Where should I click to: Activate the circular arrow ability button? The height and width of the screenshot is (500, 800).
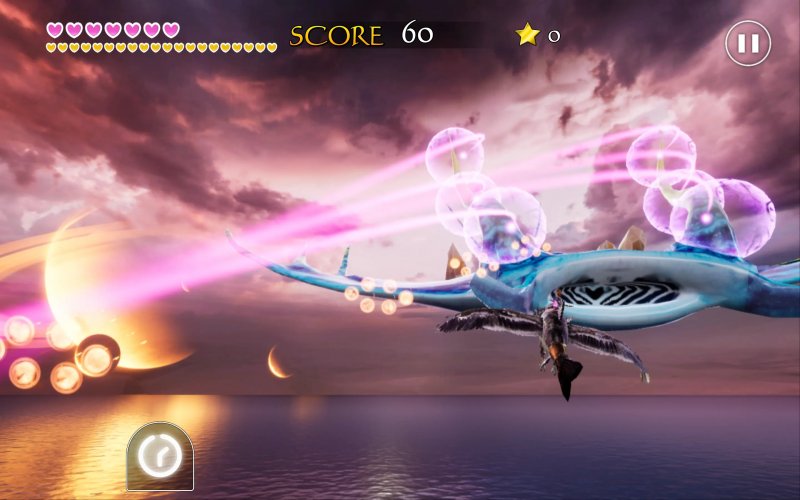pos(160,457)
